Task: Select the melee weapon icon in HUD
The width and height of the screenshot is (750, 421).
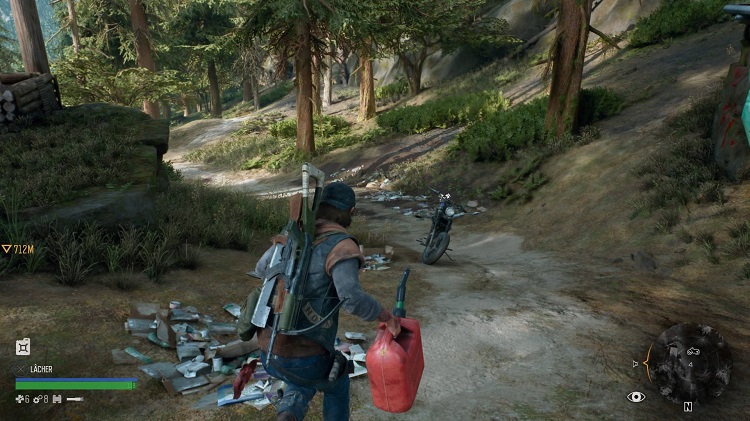Action: (x=75, y=399)
